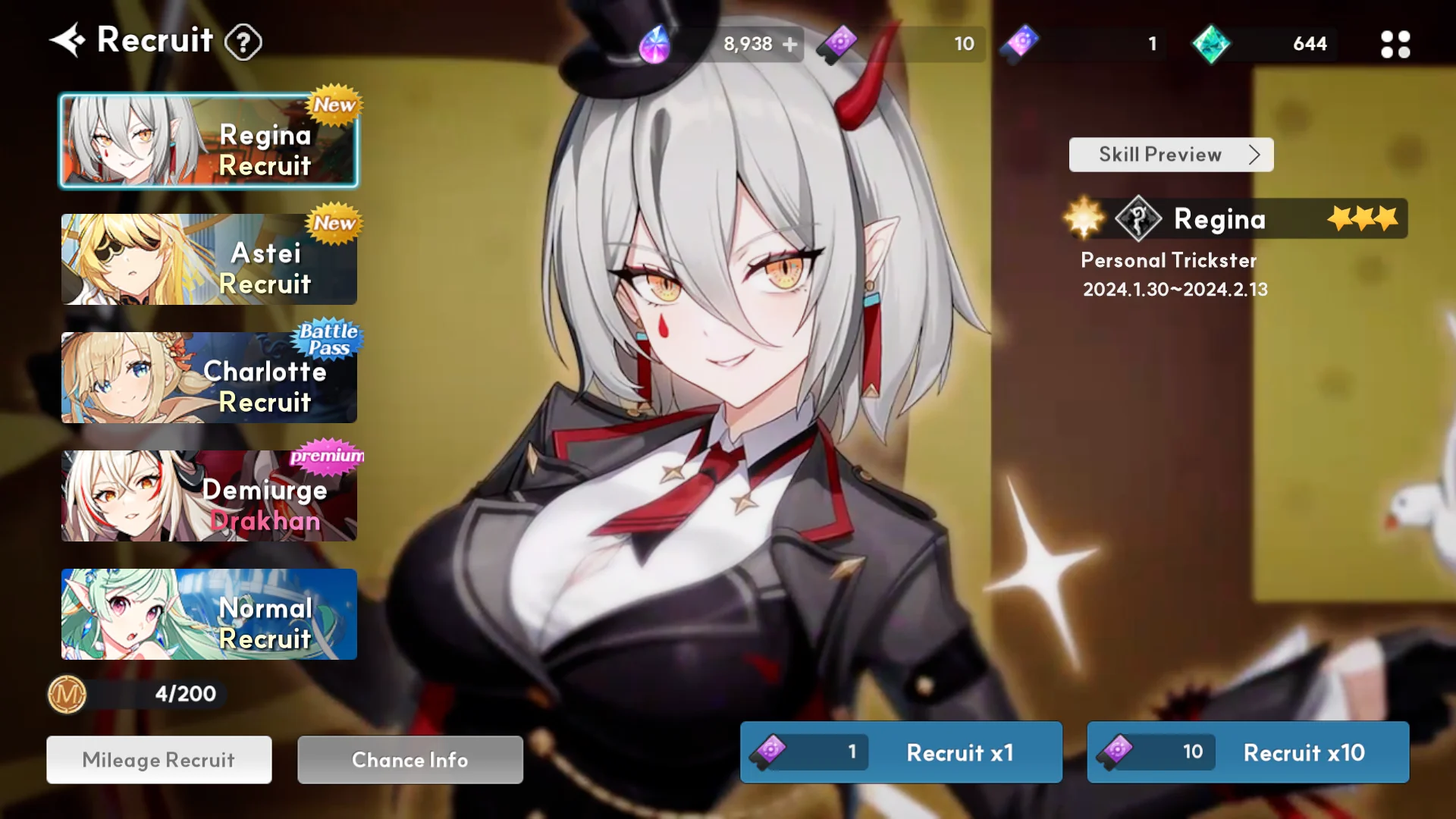Switch to the Astei Recruit banner
Image resolution: width=1456 pixels, height=819 pixels.
[x=209, y=259]
